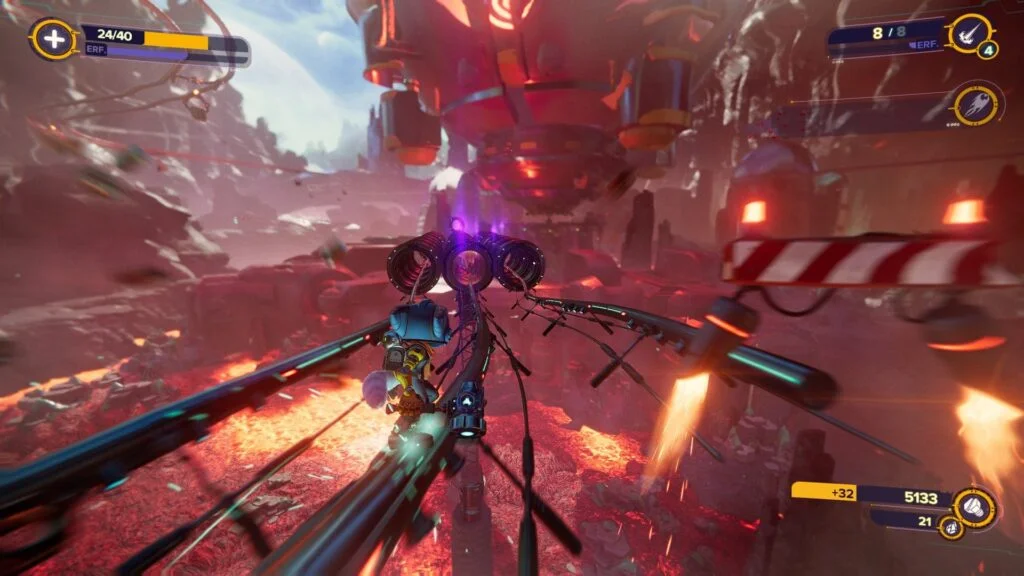Click the bolts currency icon
The image size is (1024, 576).
tap(975, 508)
